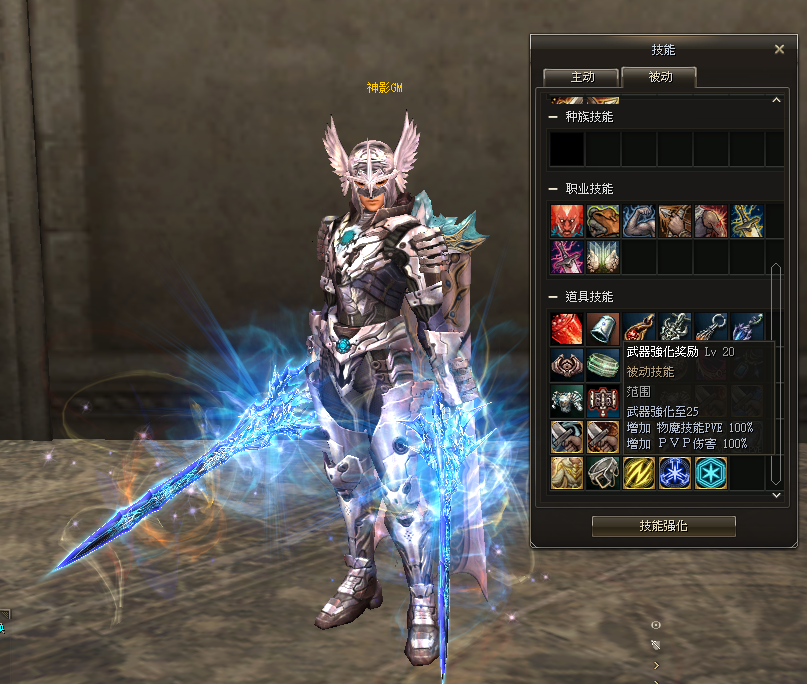Switch to the 主动 active skills tab
The width and height of the screenshot is (807, 684).
click(x=581, y=77)
